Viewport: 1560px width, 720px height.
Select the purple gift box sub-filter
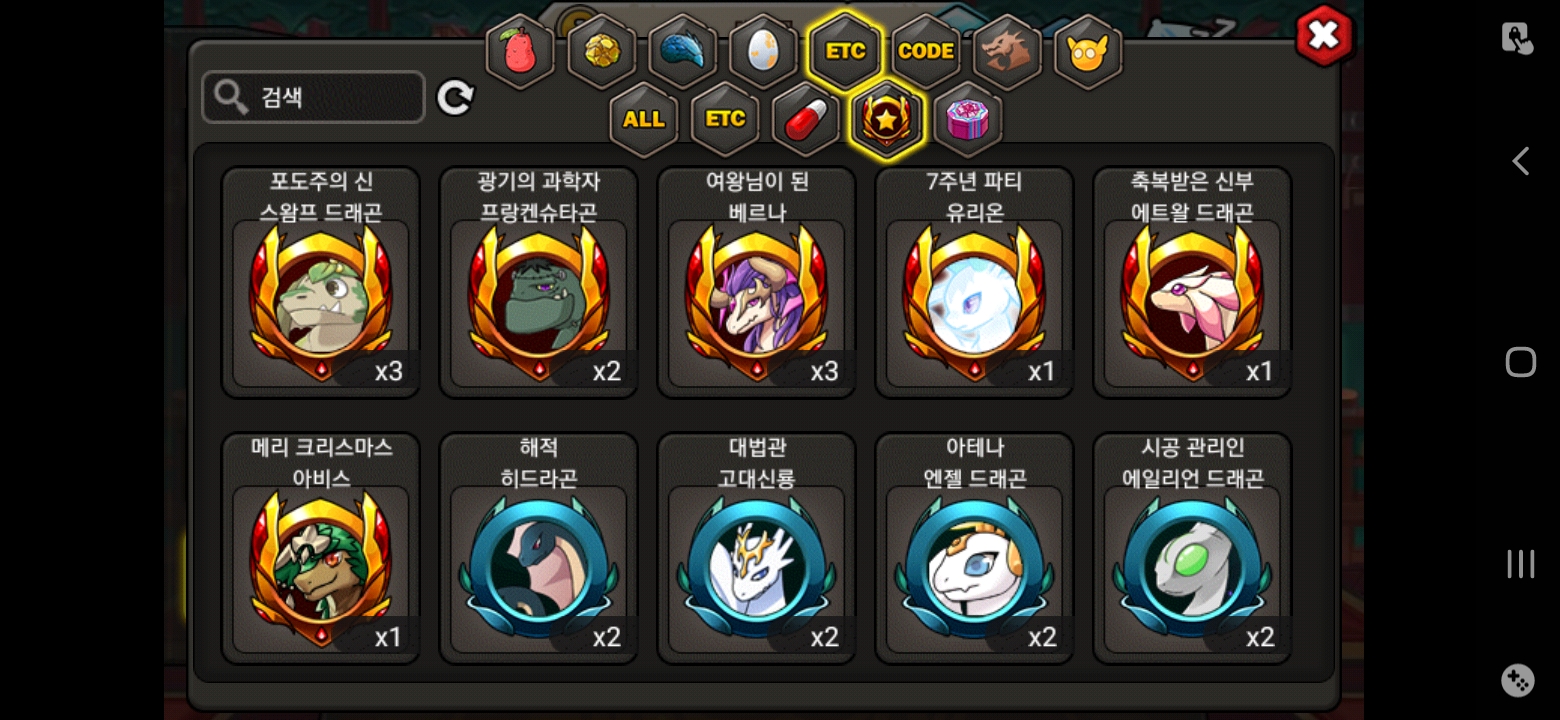tap(967, 120)
